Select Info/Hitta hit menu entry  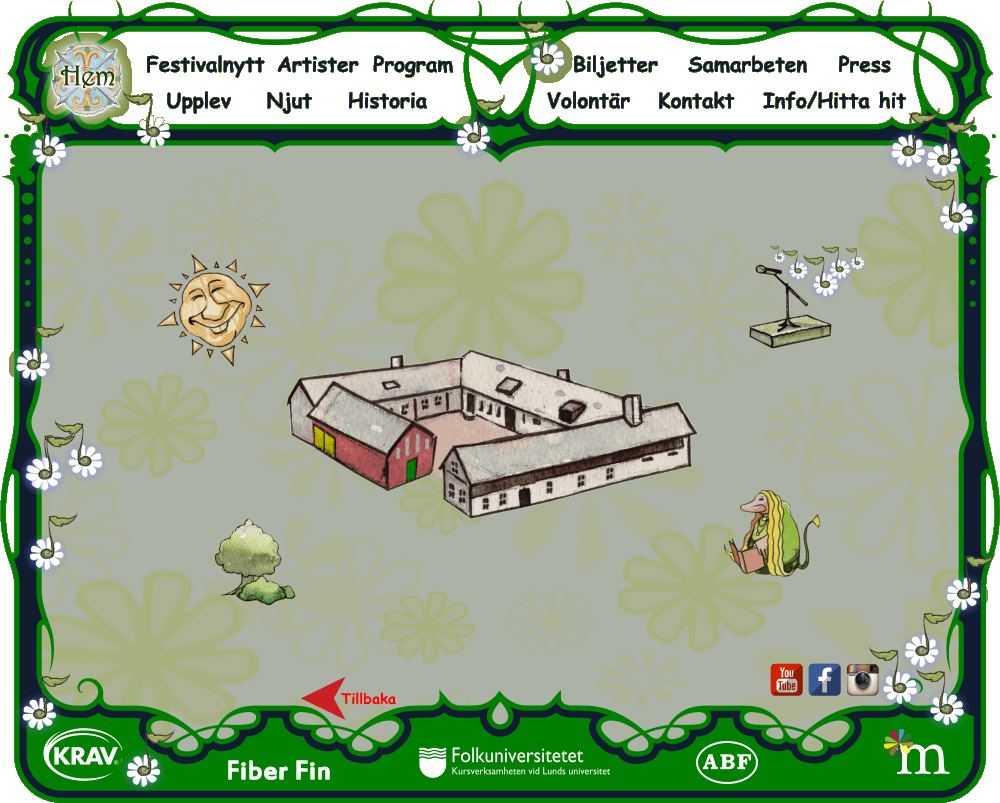tap(834, 102)
